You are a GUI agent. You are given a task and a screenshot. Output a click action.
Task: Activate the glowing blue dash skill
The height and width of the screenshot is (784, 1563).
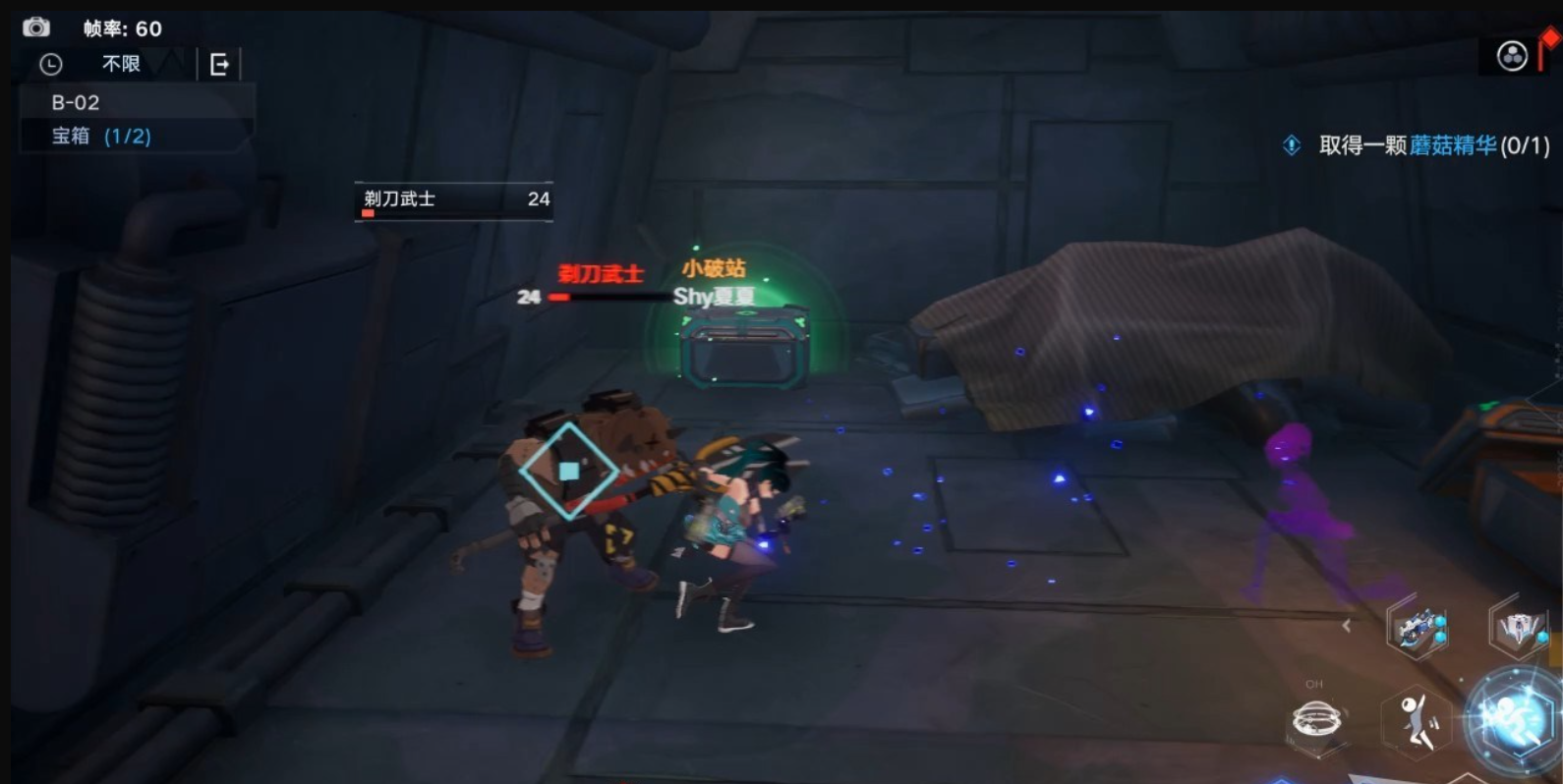point(1515,722)
